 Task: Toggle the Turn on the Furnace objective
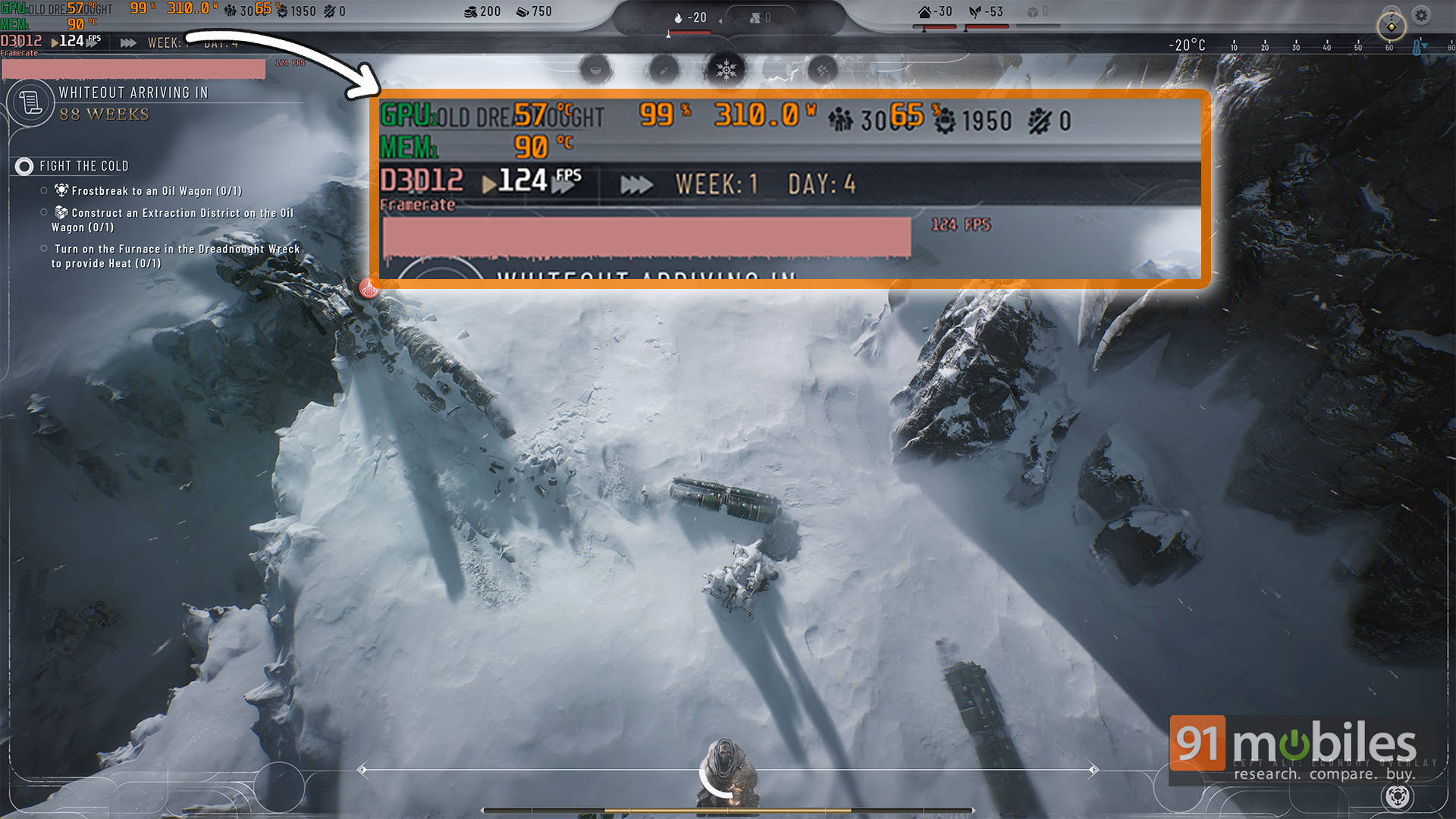(45, 249)
